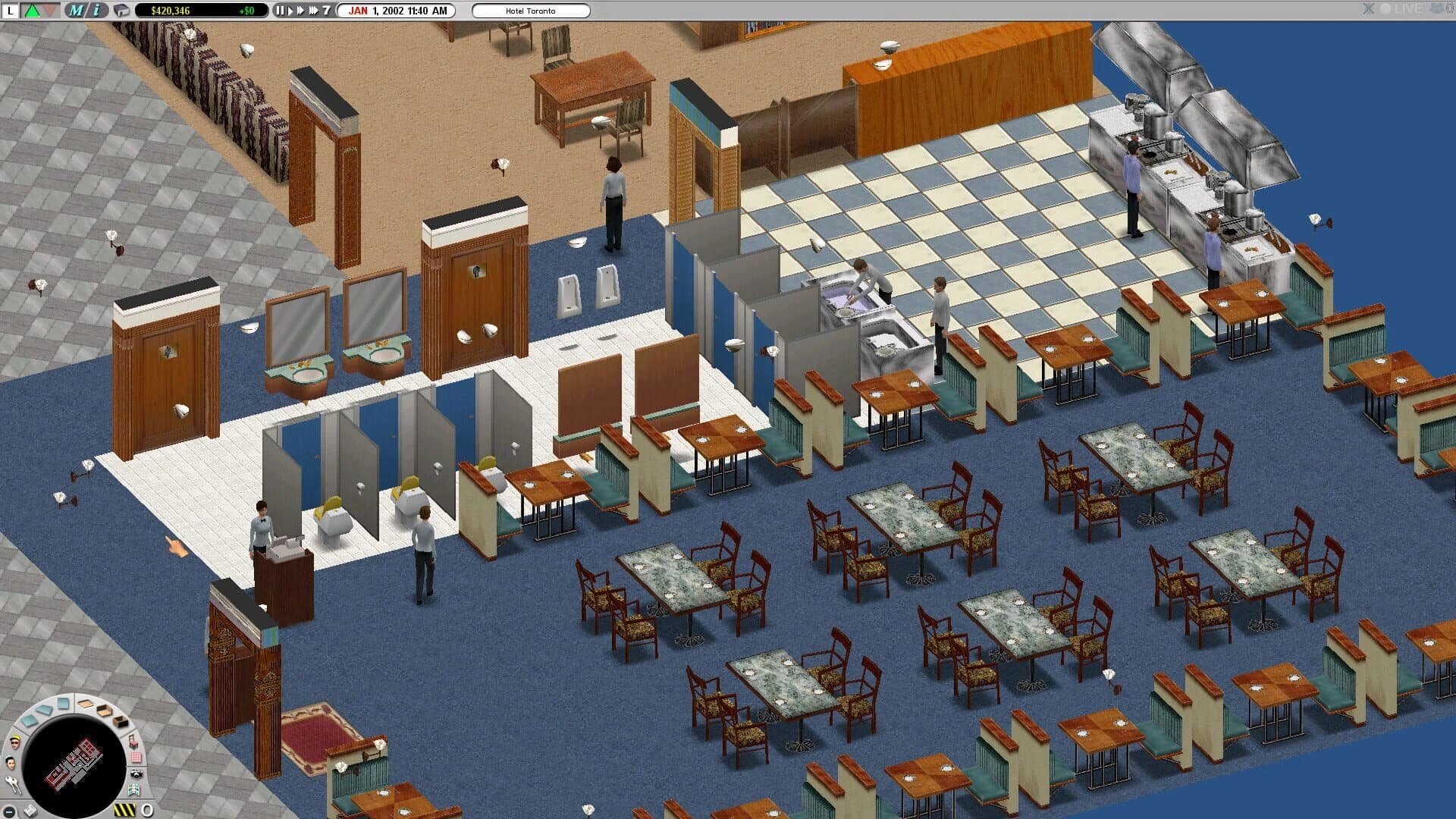The image size is (1456, 819).
Task: Toggle the red down-arrow floor level control
Action: [49, 11]
